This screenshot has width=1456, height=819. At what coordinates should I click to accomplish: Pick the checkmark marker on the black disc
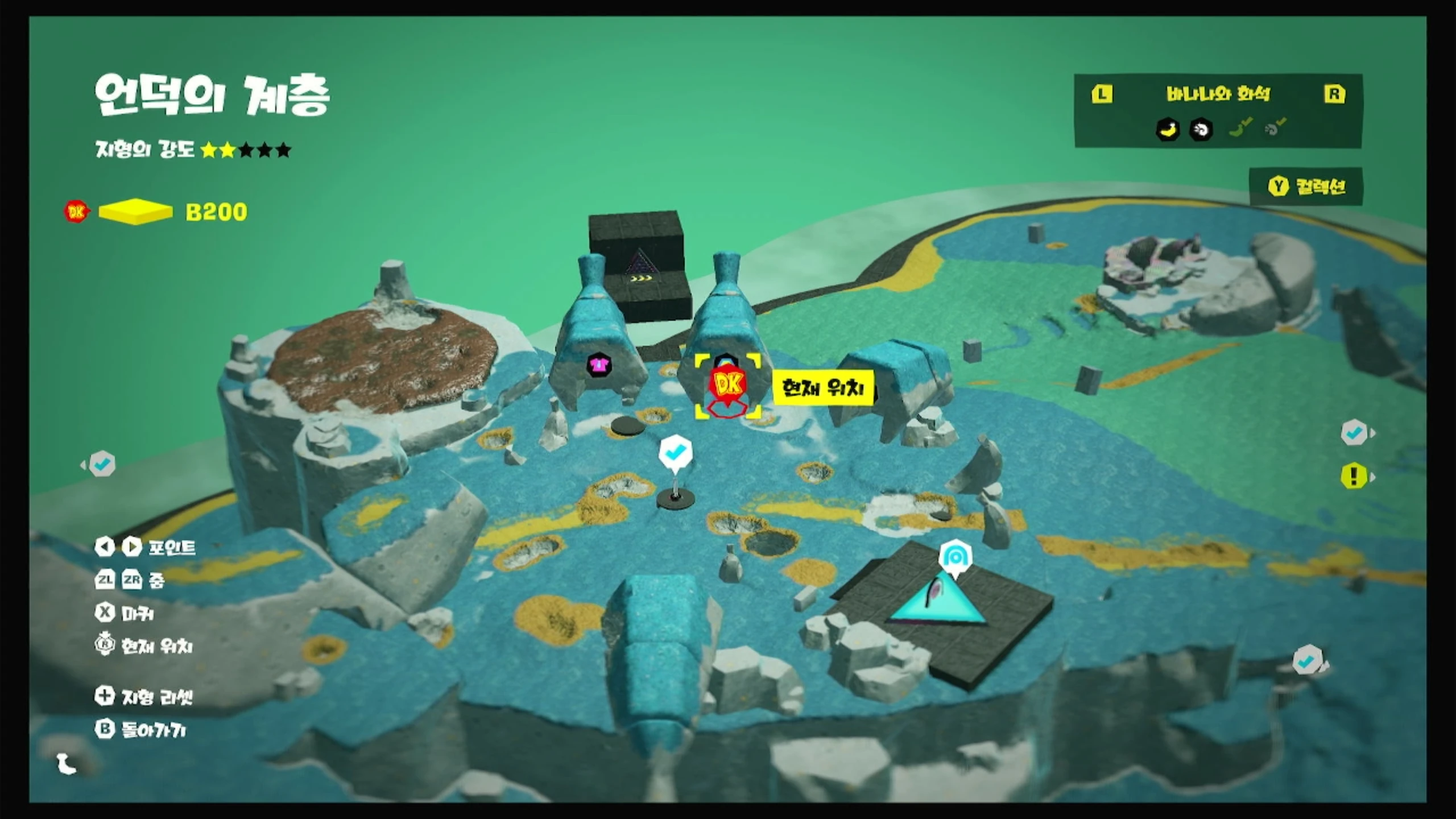tap(675, 453)
